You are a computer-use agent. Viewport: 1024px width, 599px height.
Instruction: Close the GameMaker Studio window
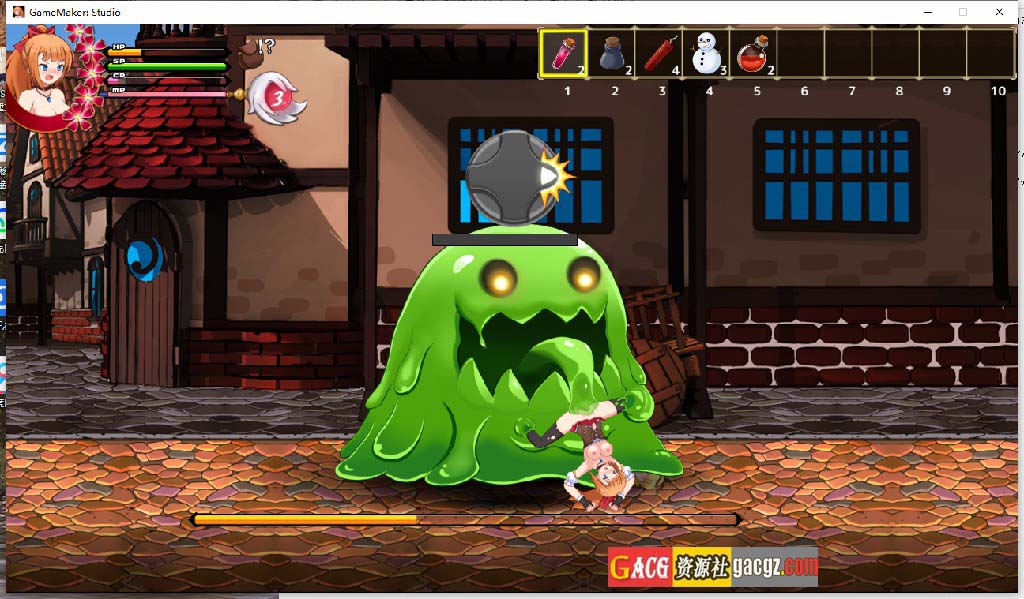pos(999,12)
